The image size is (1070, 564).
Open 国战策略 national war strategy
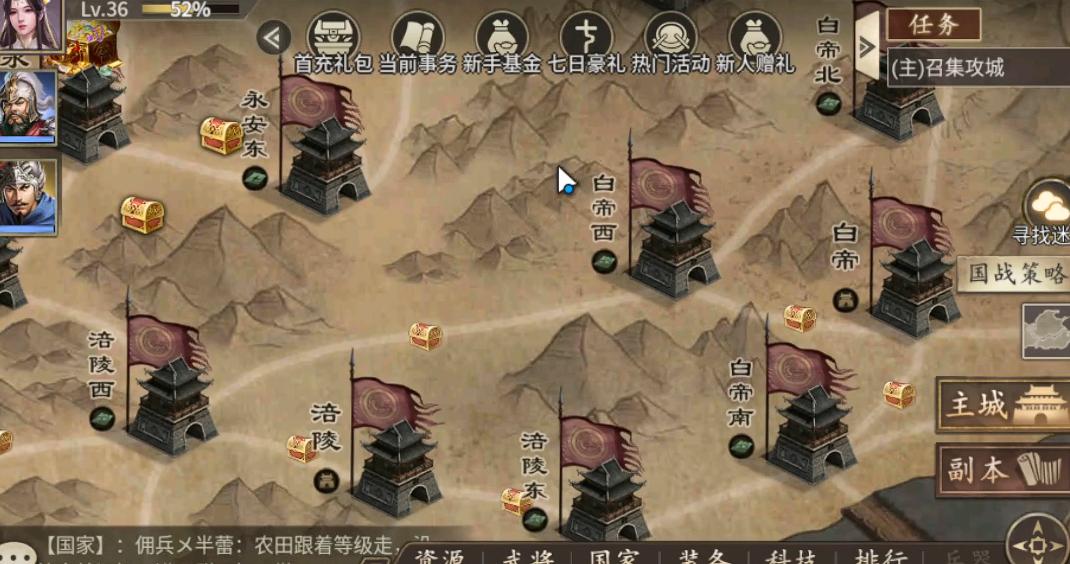coord(1014,274)
